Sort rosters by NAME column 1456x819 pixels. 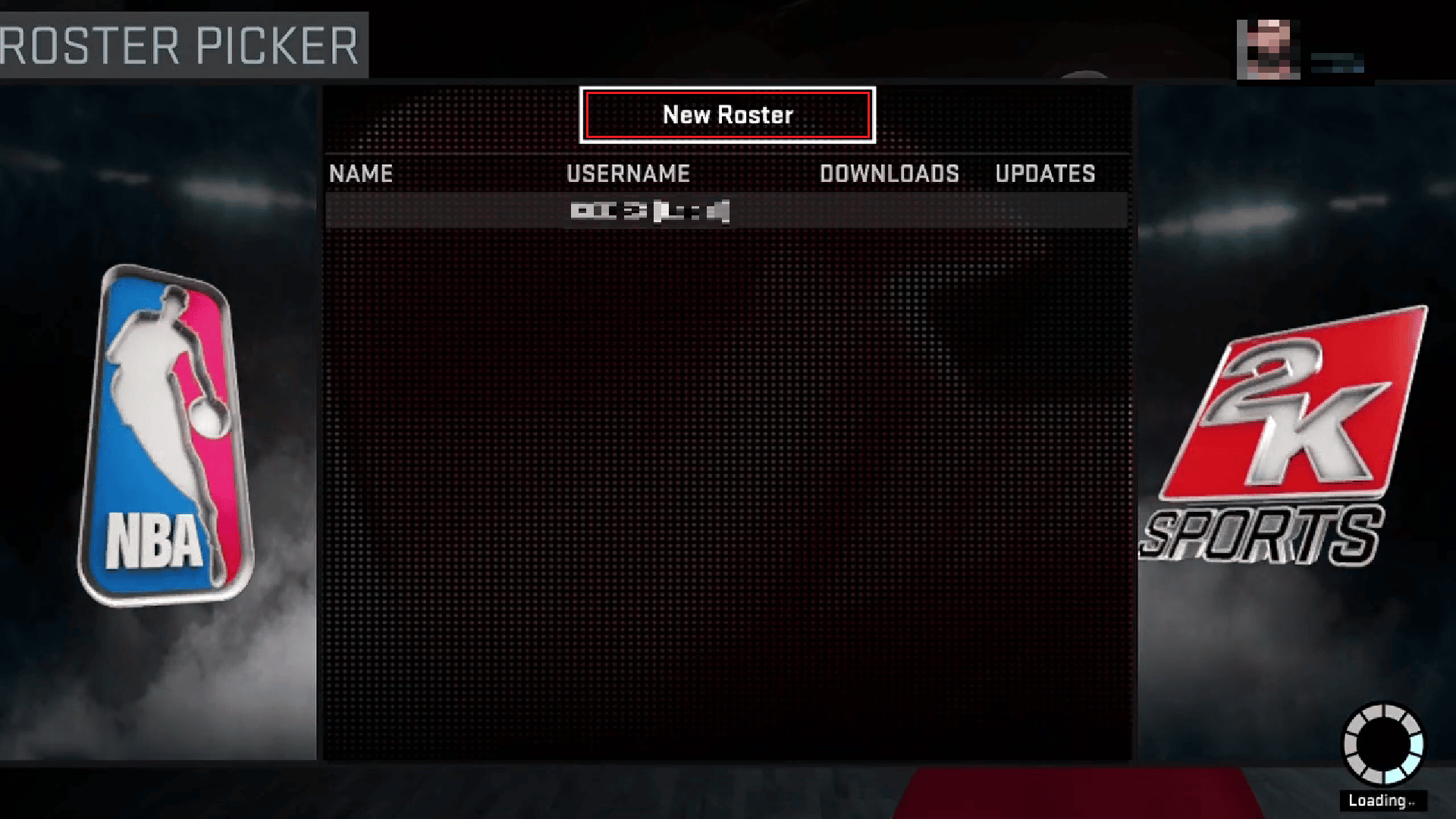click(362, 174)
